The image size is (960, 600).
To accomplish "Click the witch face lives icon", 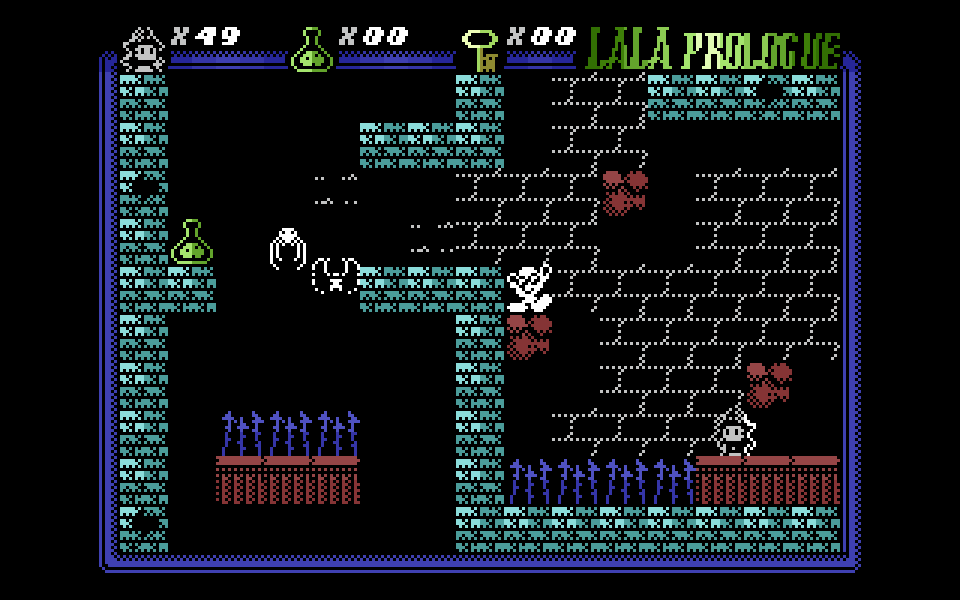I will click(143, 48).
